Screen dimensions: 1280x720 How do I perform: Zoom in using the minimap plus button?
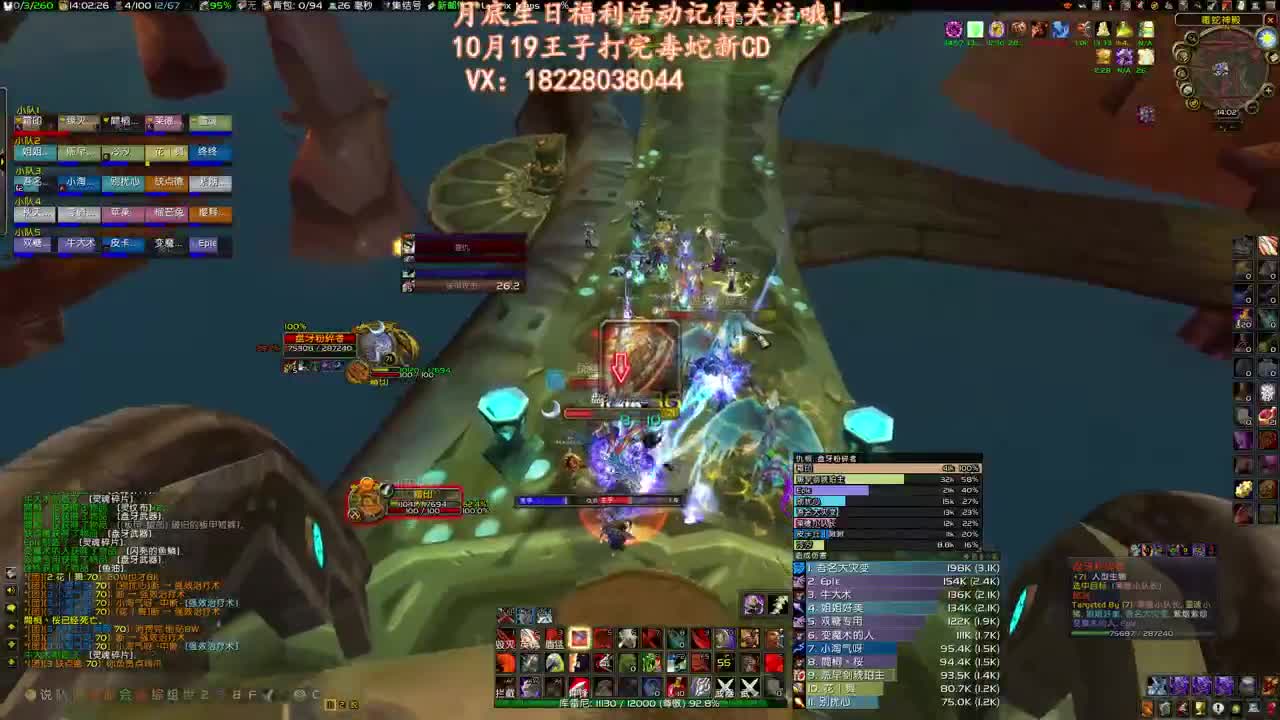click(1269, 91)
